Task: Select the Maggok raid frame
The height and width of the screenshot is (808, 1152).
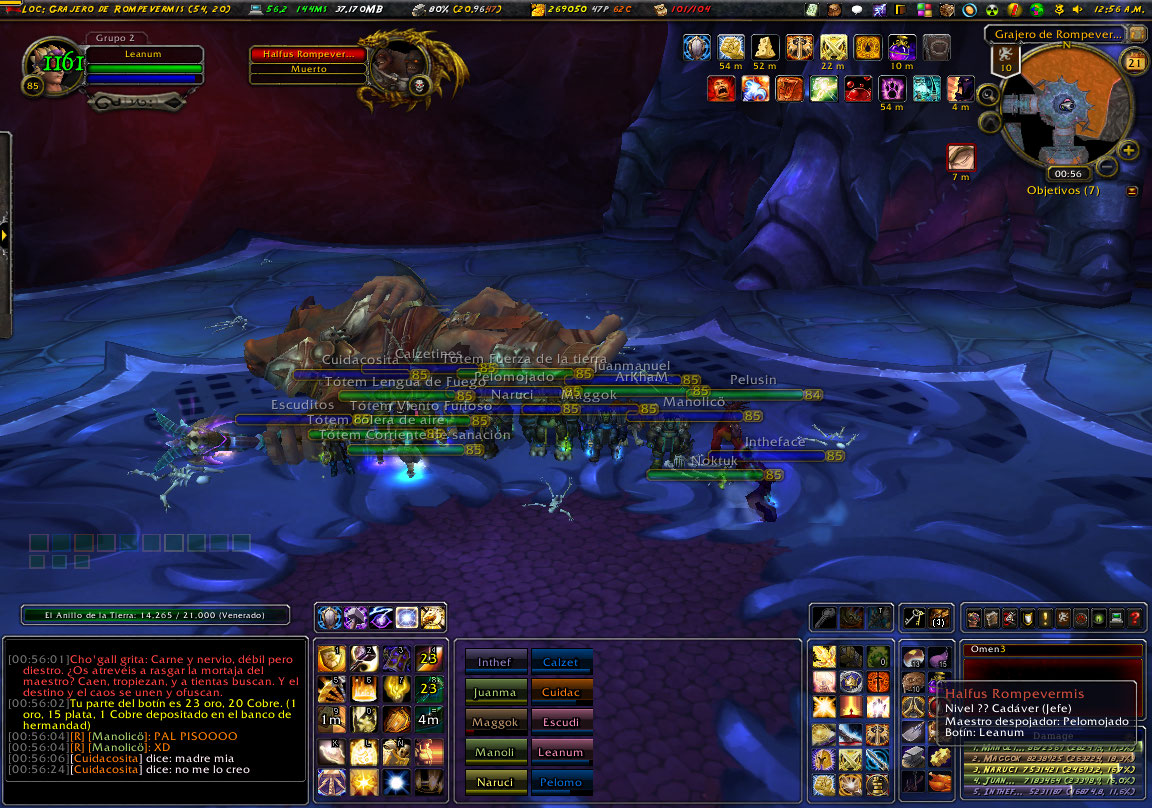Action: [496, 722]
